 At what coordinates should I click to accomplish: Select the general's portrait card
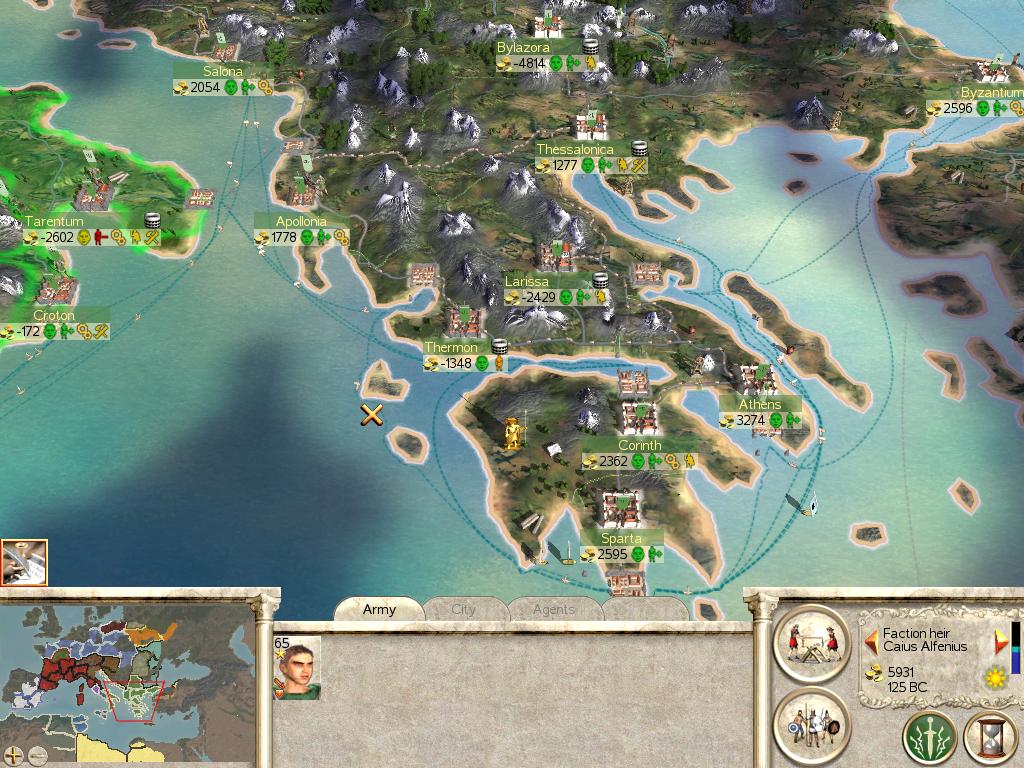(x=297, y=667)
